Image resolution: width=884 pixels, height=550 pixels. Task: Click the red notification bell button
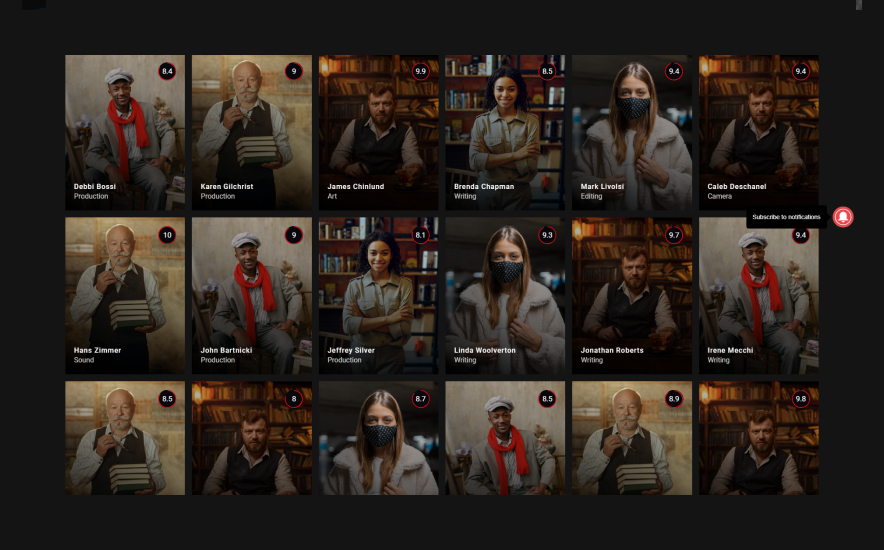[x=843, y=217]
